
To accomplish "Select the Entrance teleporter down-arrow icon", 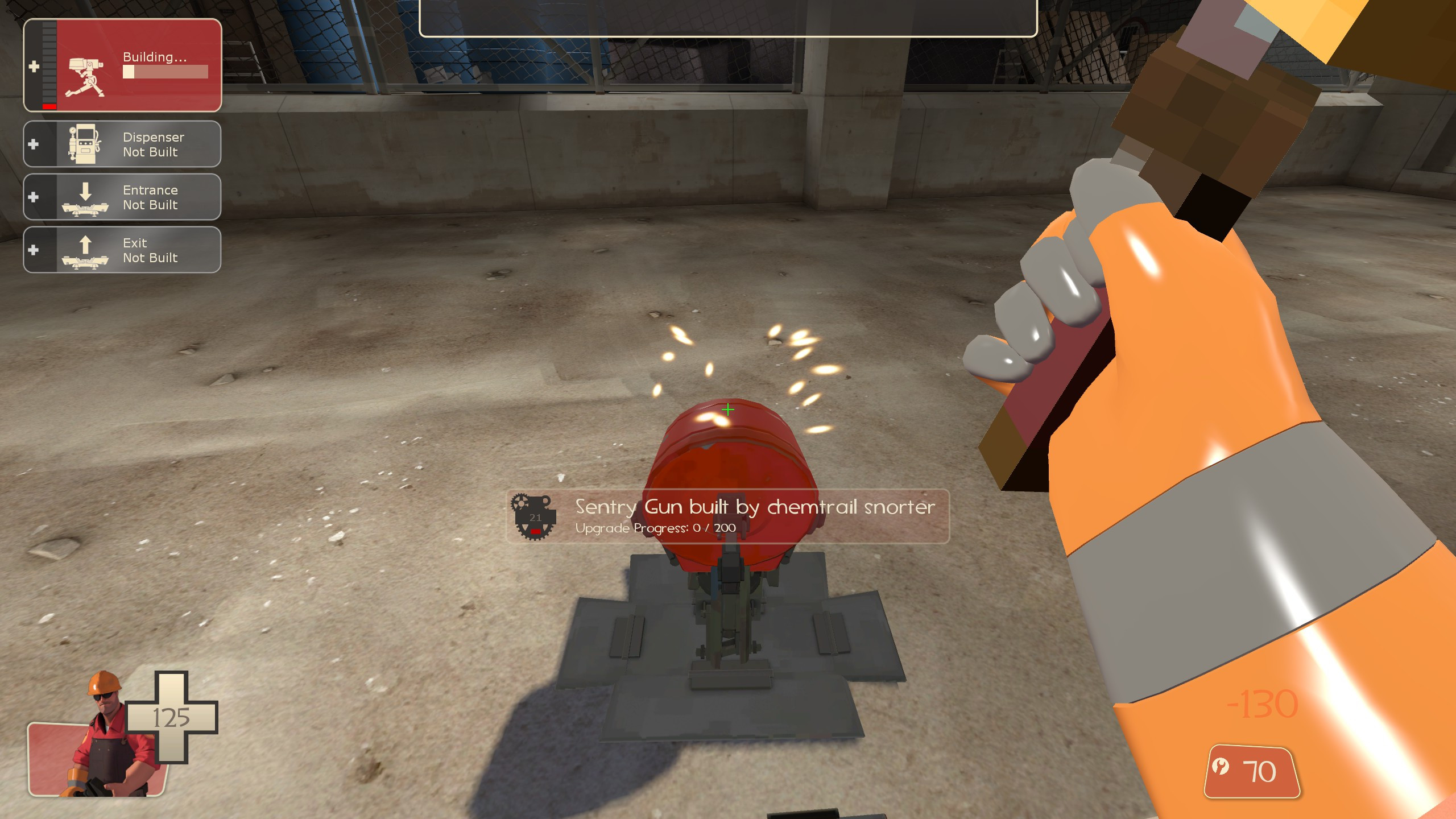I will click(85, 197).
